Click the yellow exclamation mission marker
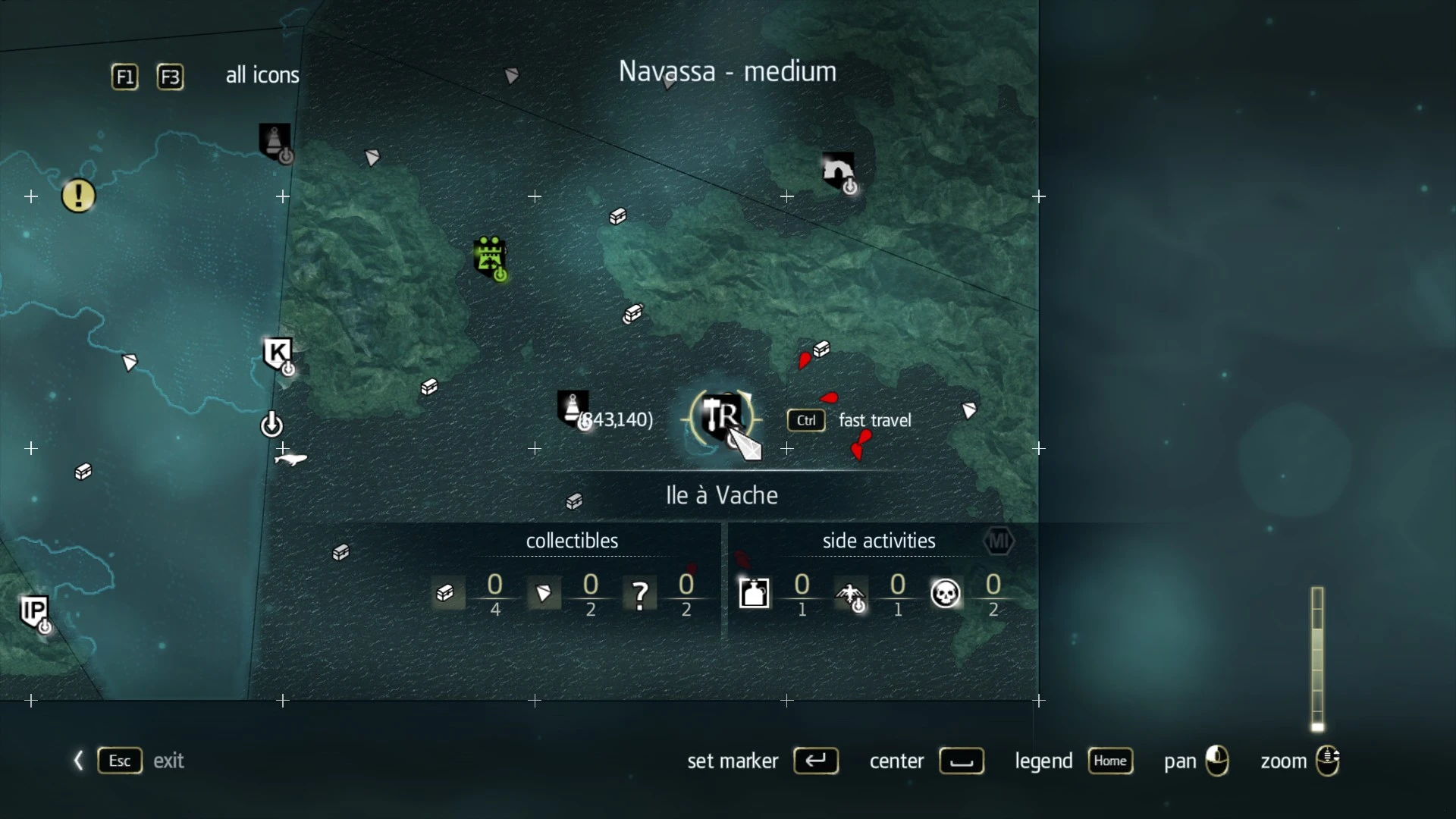 click(x=78, y=196)
